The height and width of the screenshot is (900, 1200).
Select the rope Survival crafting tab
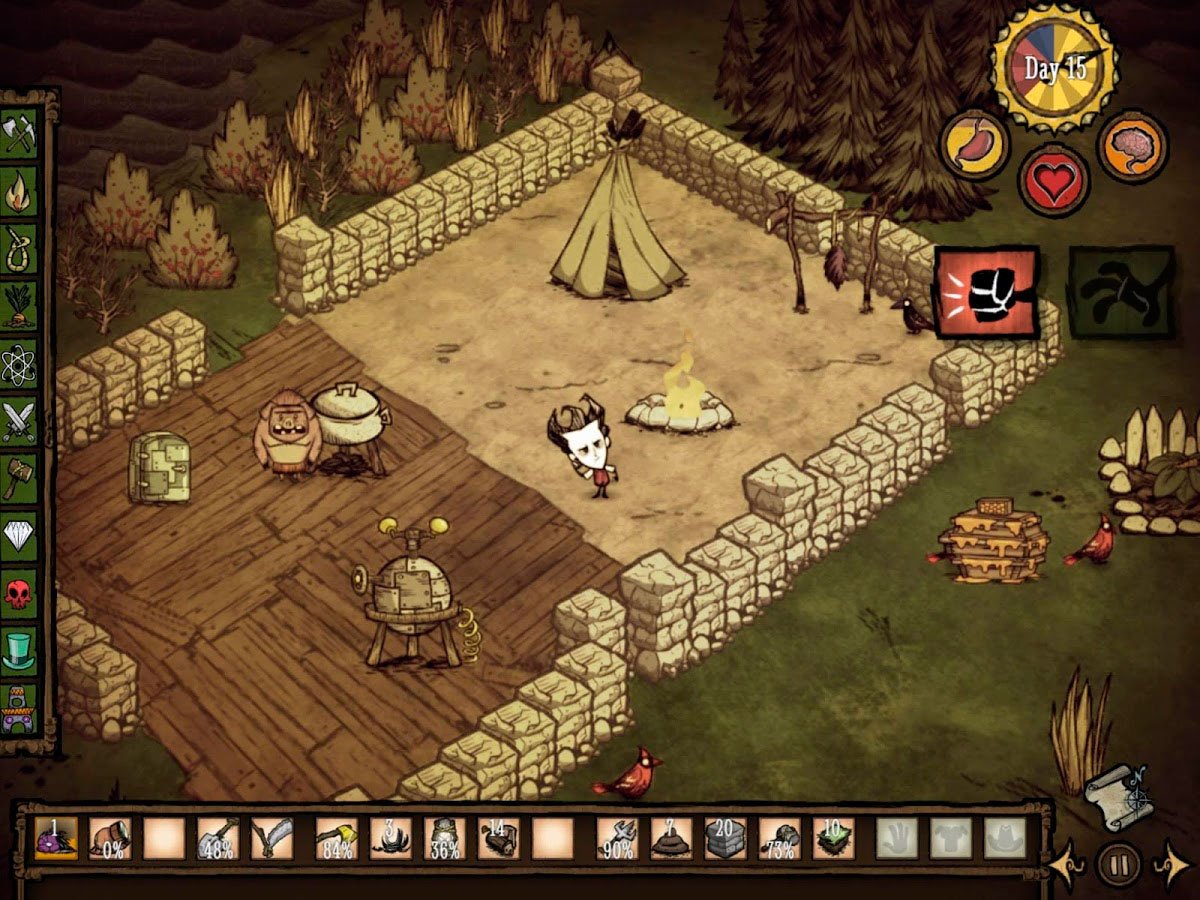(x=20, y=250)
